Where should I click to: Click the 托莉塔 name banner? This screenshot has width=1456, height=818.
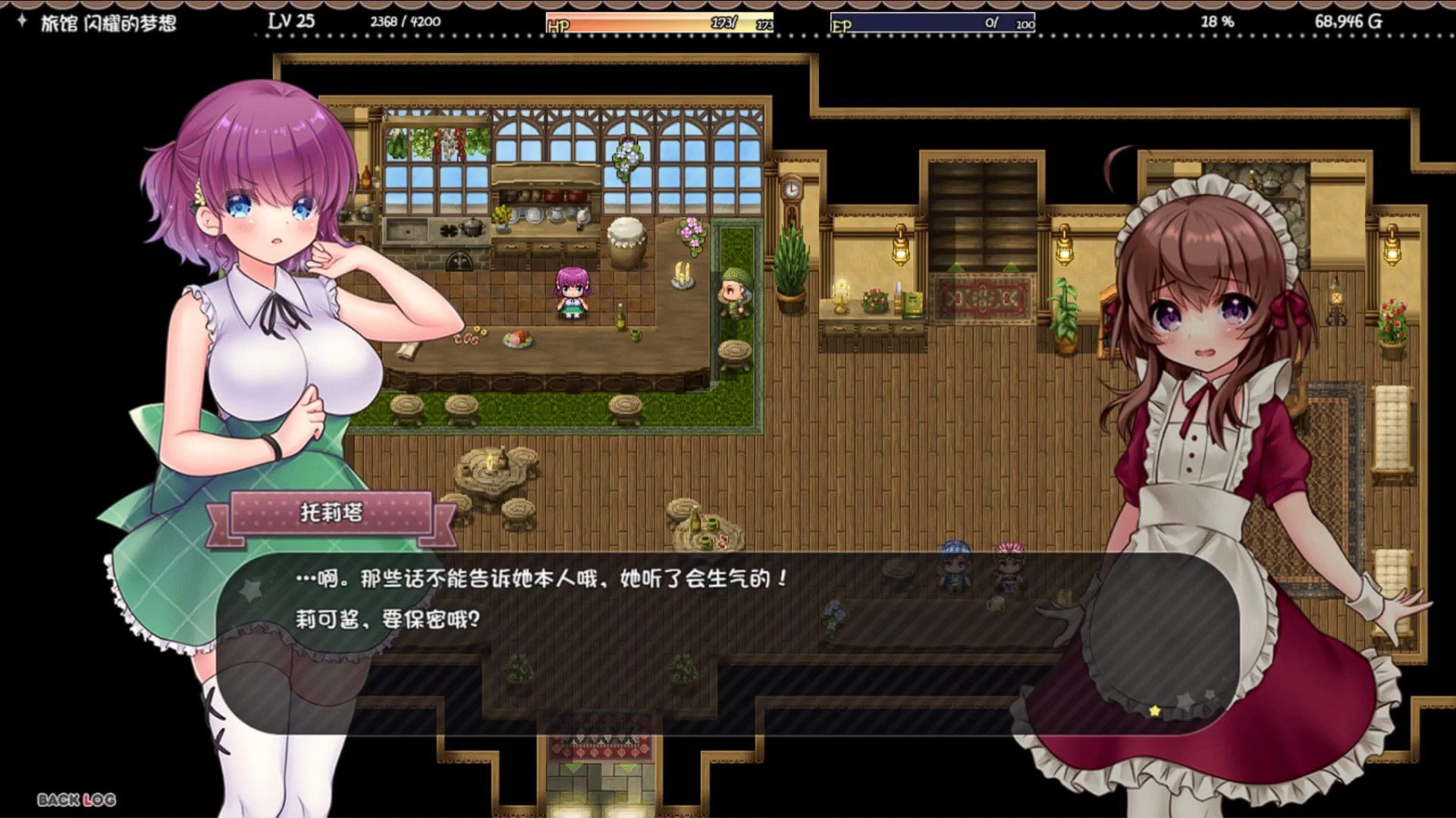(332, 512)
